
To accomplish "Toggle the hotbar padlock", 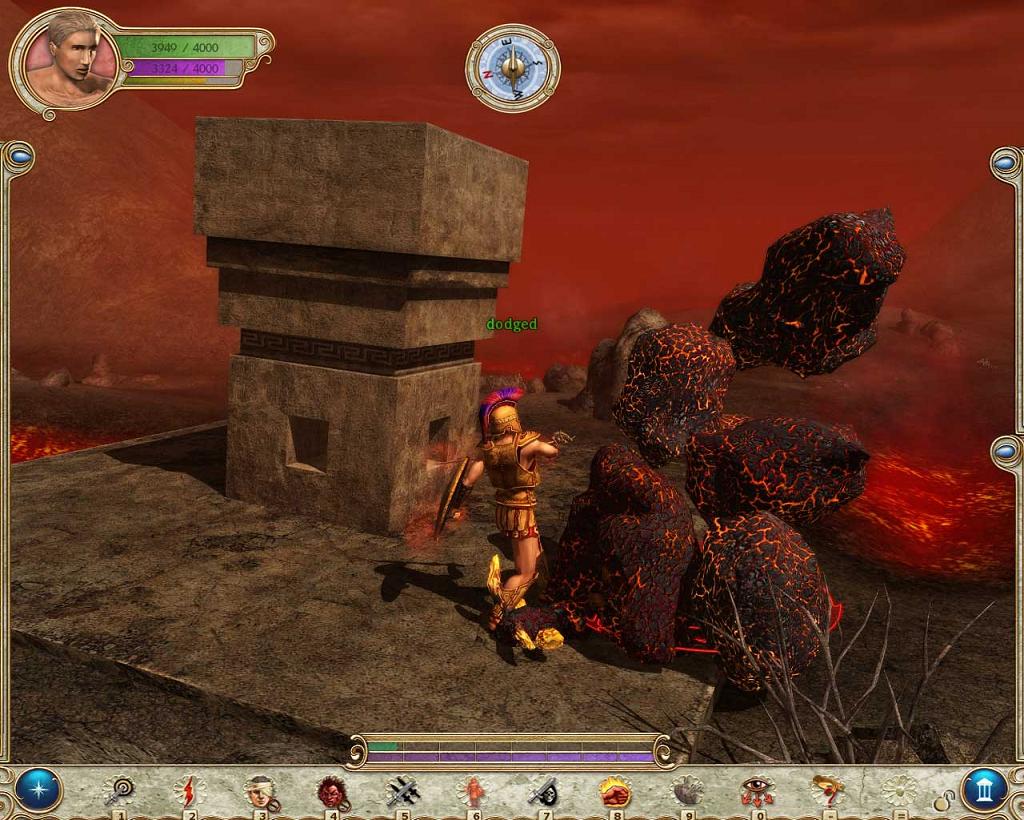I will 943,800.
